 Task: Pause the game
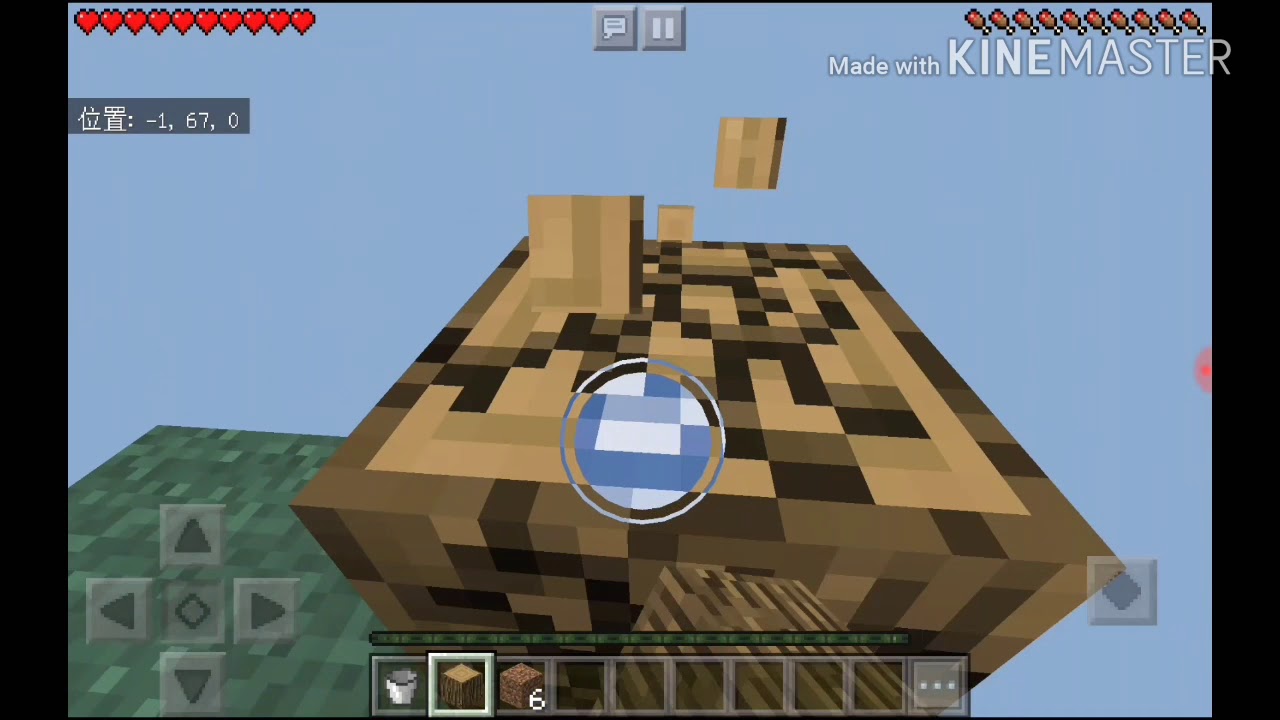(x=663, y=28)
